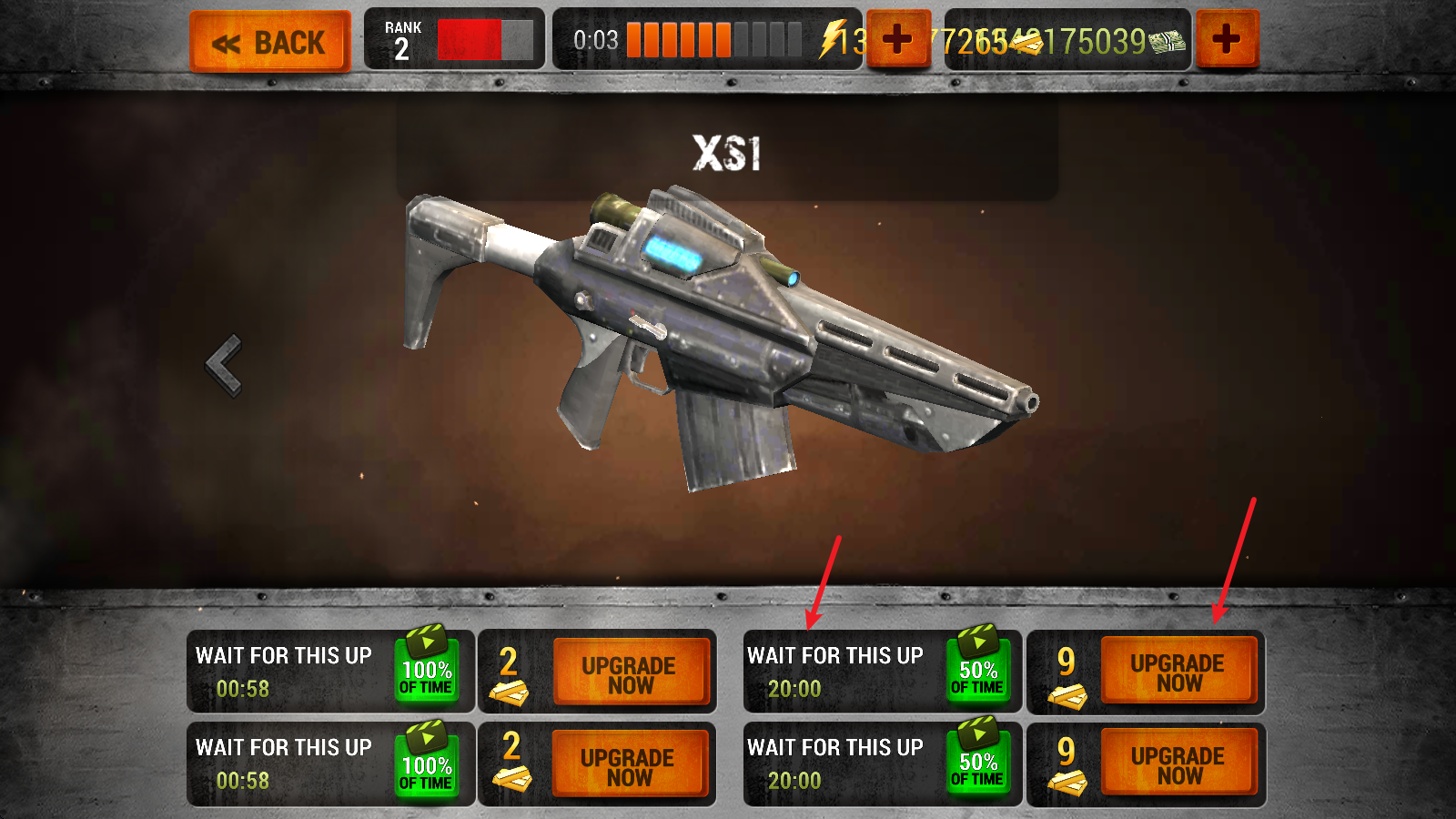Show the previous weapon with the left arrow
This screenshot has height=819, width=1456.
point(224,365)
